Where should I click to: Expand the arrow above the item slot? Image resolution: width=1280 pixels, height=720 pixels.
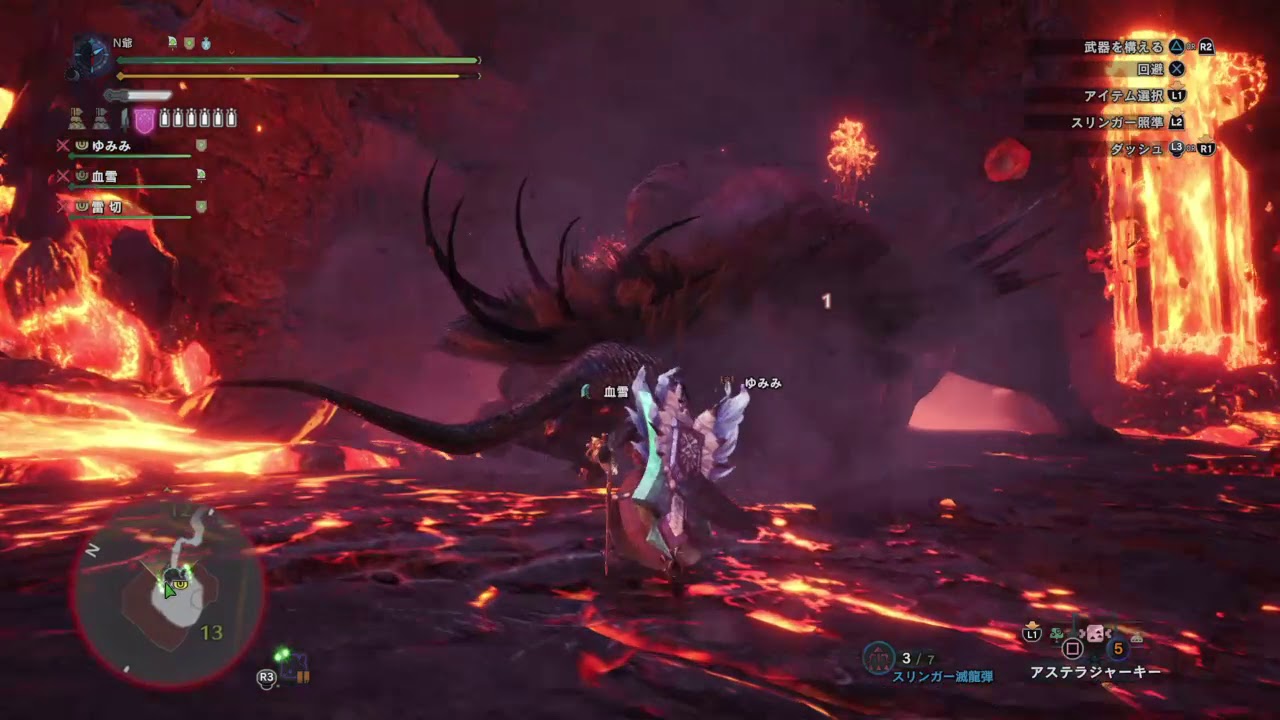tap(1032, 624)
